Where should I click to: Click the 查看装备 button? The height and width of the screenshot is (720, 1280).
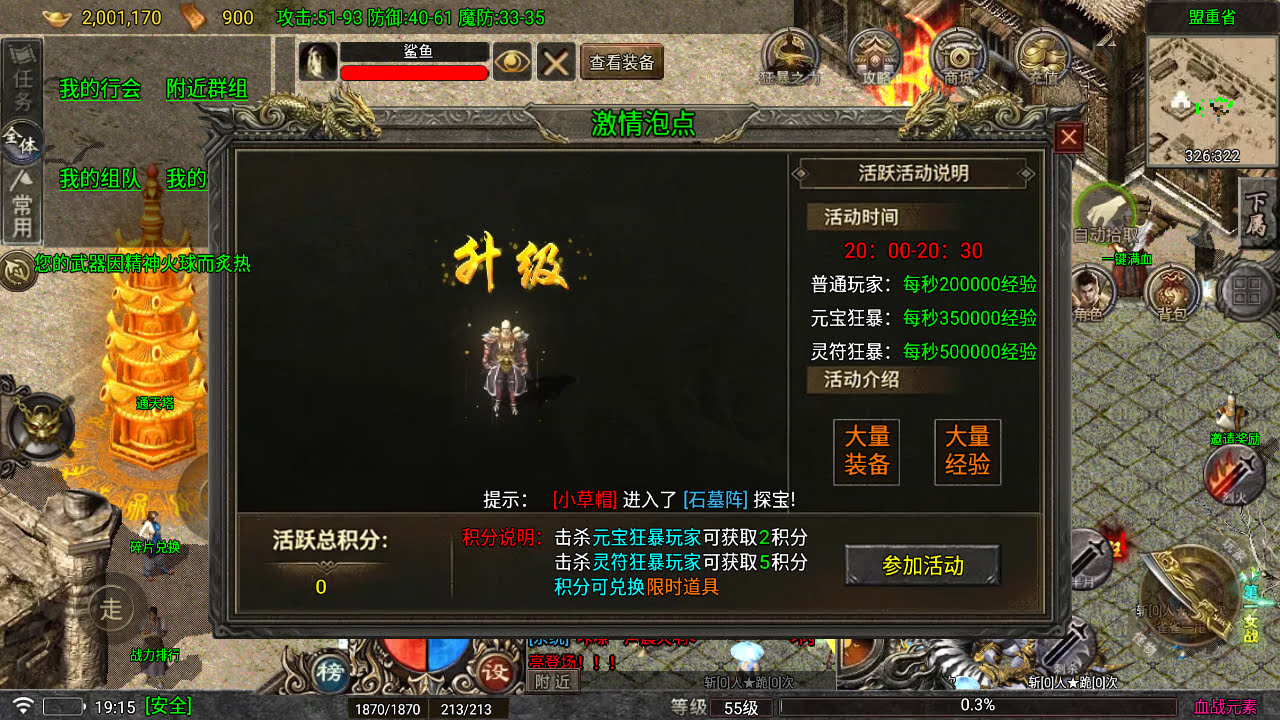pos(620,62)
